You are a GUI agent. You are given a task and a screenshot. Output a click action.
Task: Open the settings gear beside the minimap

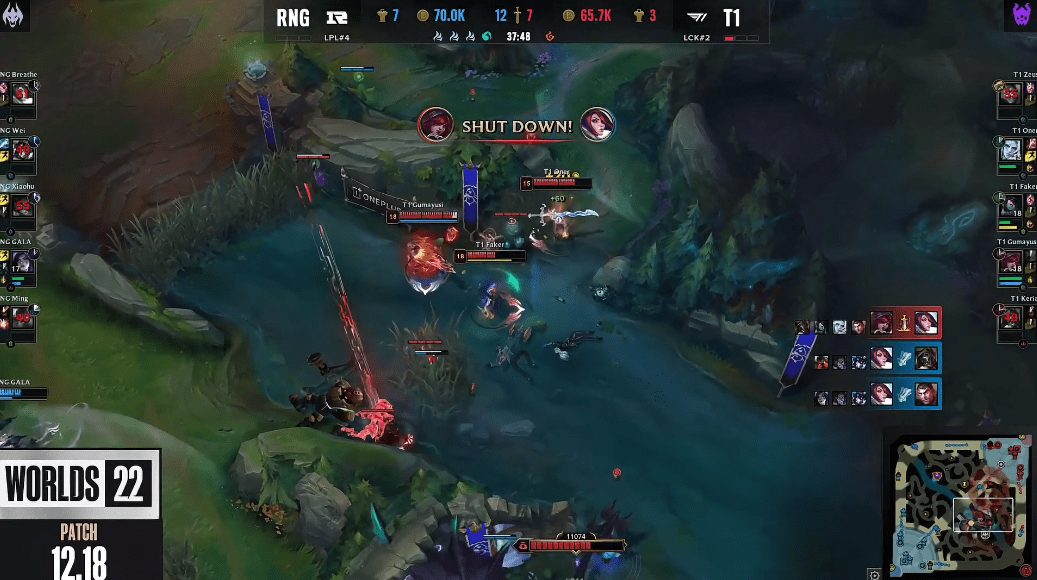(x=875, y=574)
